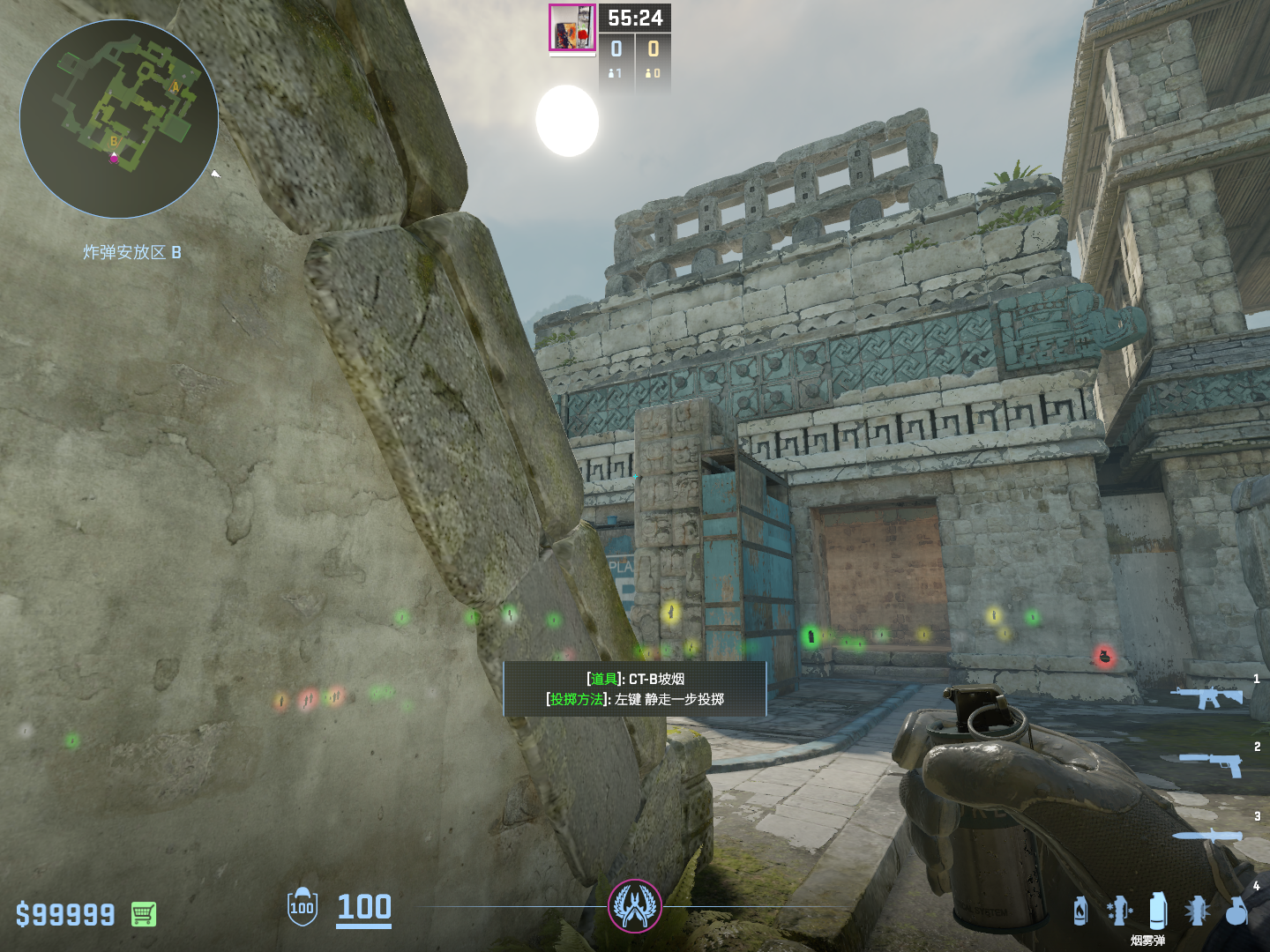
Task: Choose the decoy grenade icon
Action: (x=1118, y=911)
